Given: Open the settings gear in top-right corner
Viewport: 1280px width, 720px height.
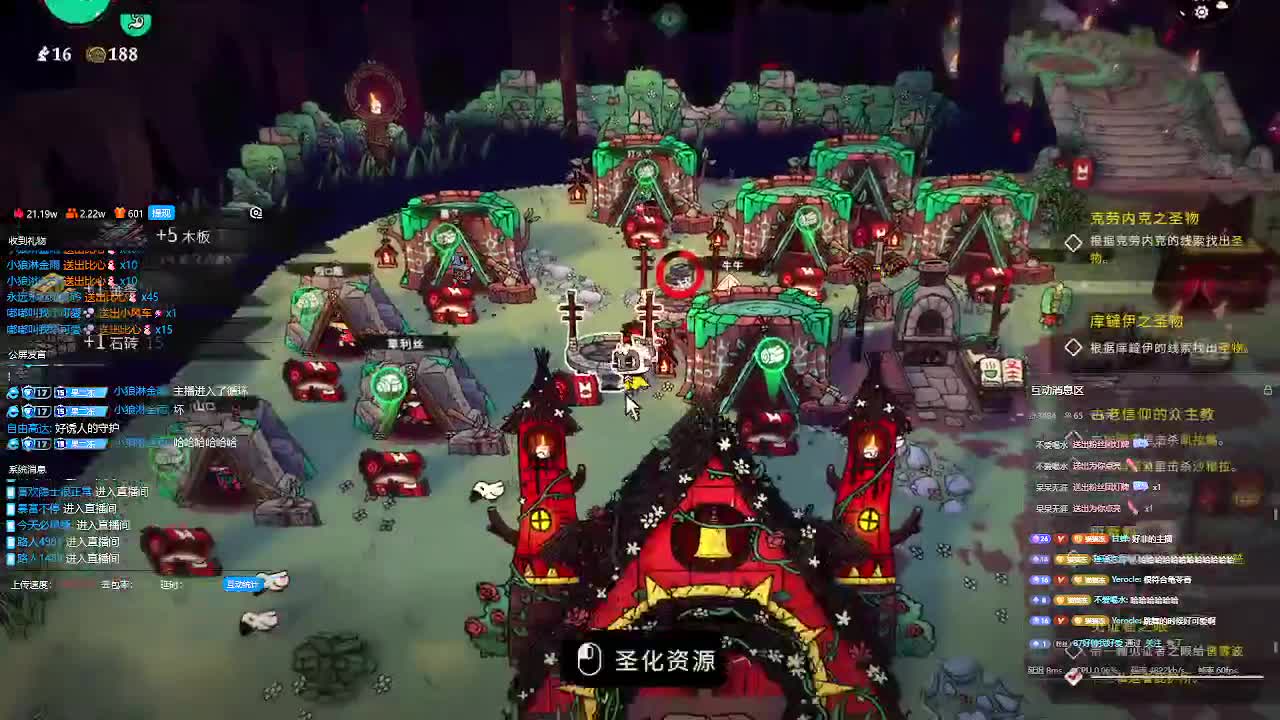Looking at the screenshot, I should [x=1200, y=12].
